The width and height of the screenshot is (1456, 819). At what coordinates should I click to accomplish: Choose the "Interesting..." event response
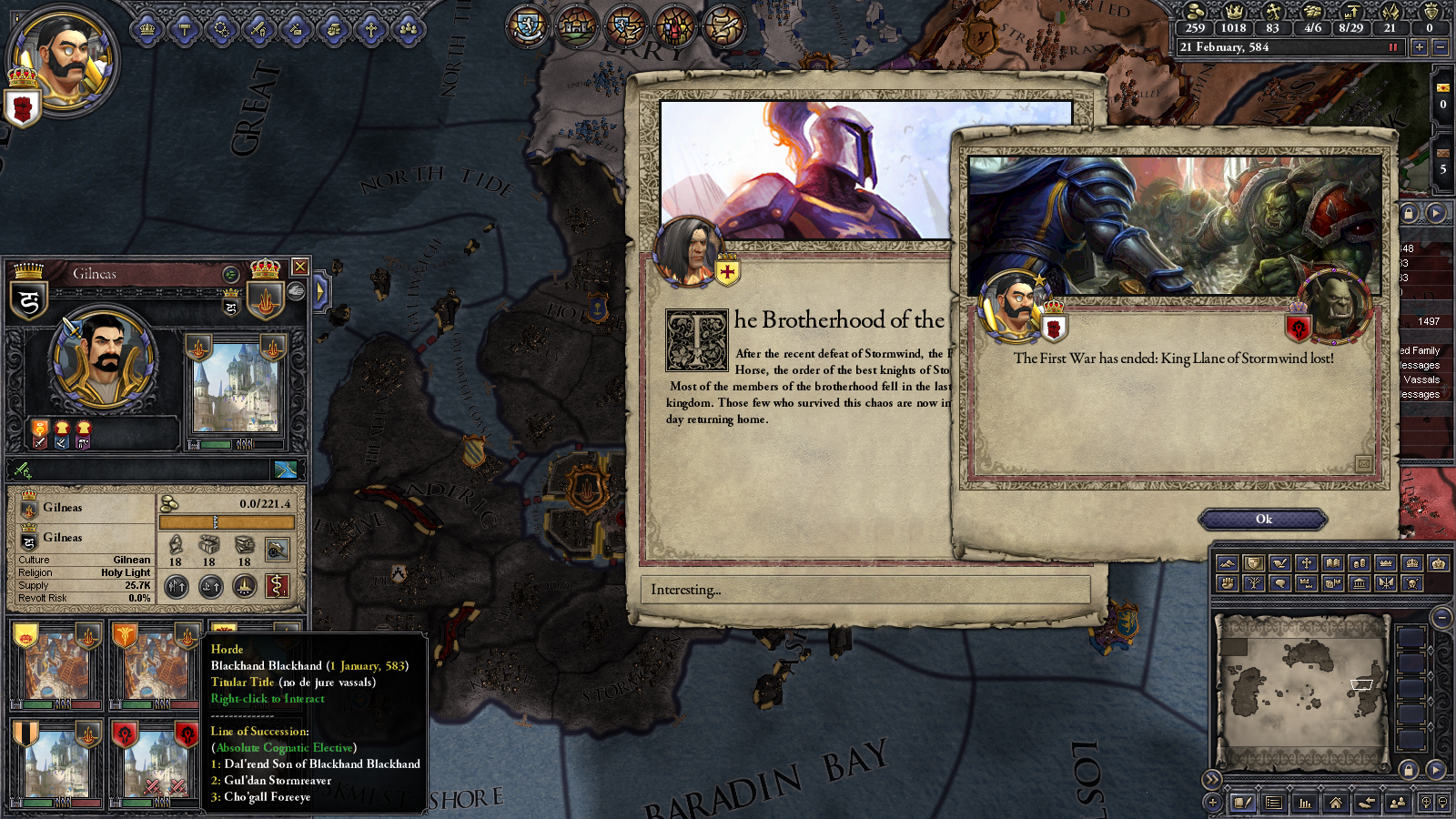[864, 590]
